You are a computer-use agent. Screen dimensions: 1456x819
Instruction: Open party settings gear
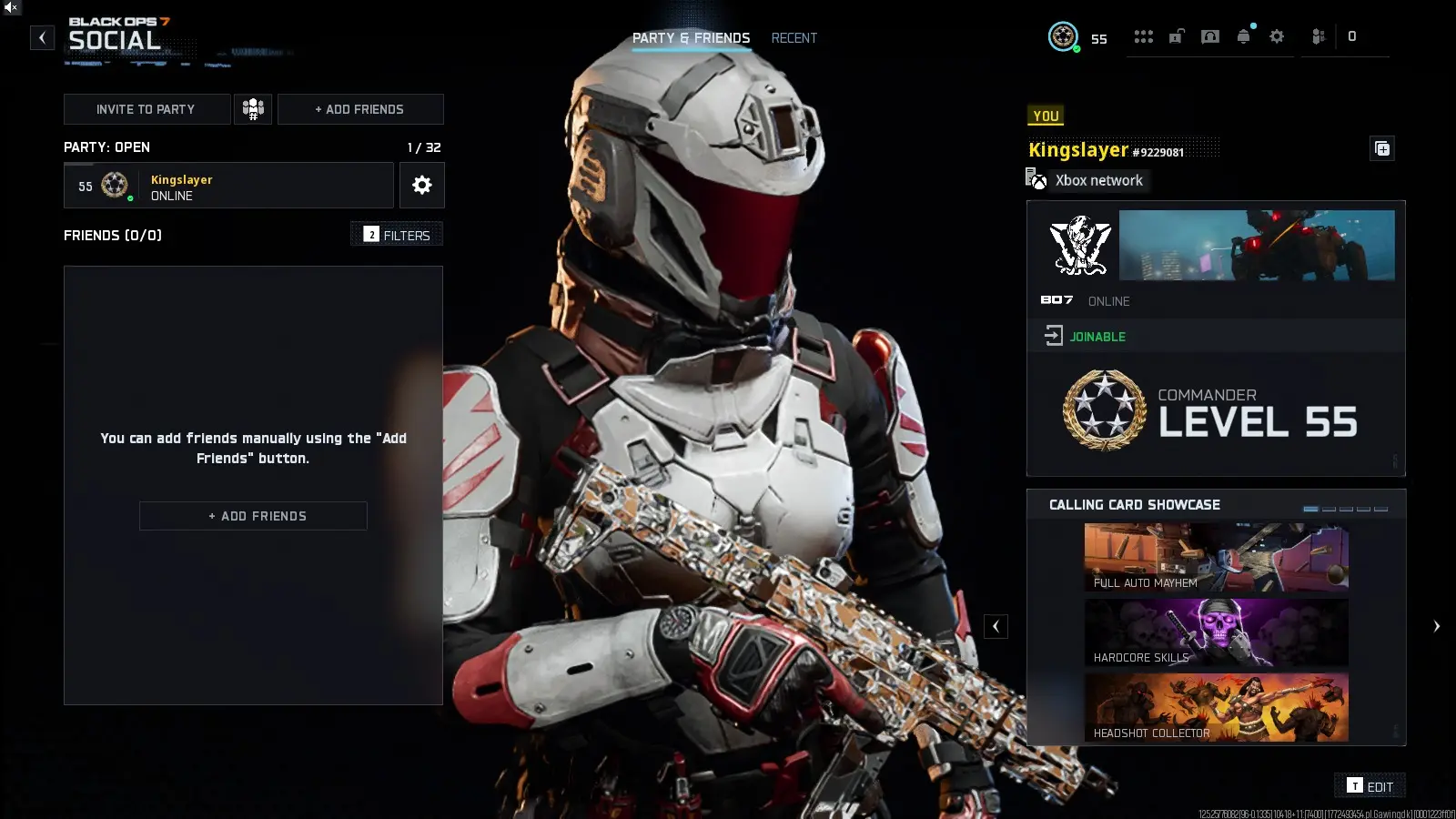pos(421,186)
